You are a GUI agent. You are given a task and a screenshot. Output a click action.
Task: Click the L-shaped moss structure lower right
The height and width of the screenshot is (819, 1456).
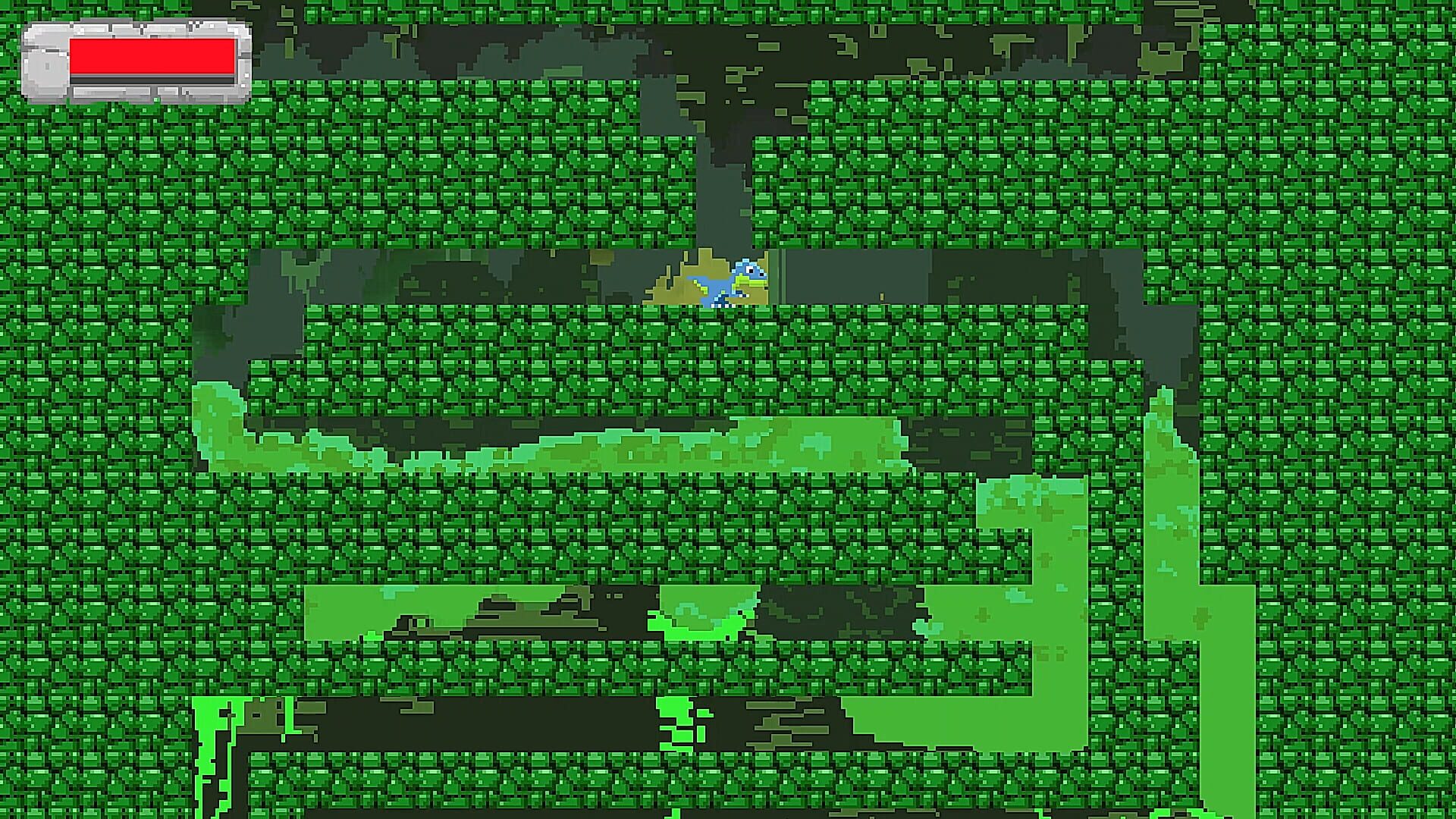(1062, 591)
